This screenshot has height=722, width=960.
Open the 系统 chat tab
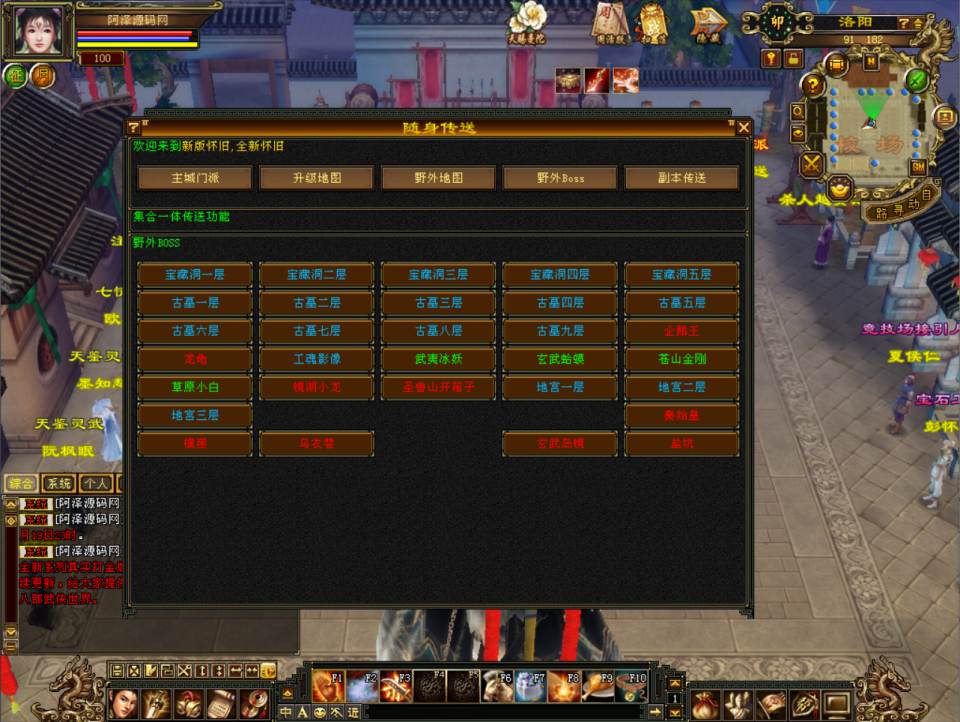click(58, 483)
